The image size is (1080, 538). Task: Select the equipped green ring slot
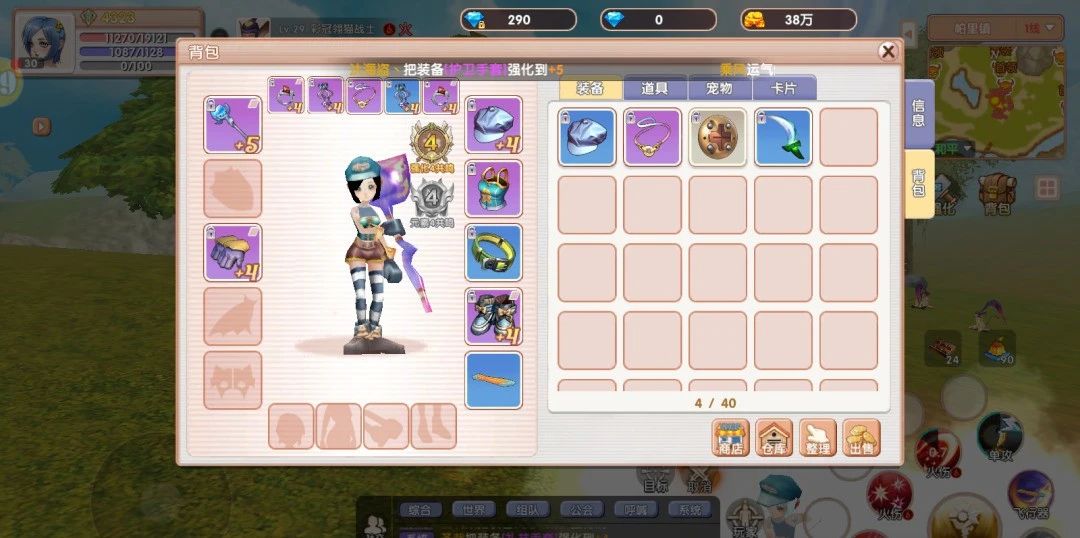click(x=494, y=252)
